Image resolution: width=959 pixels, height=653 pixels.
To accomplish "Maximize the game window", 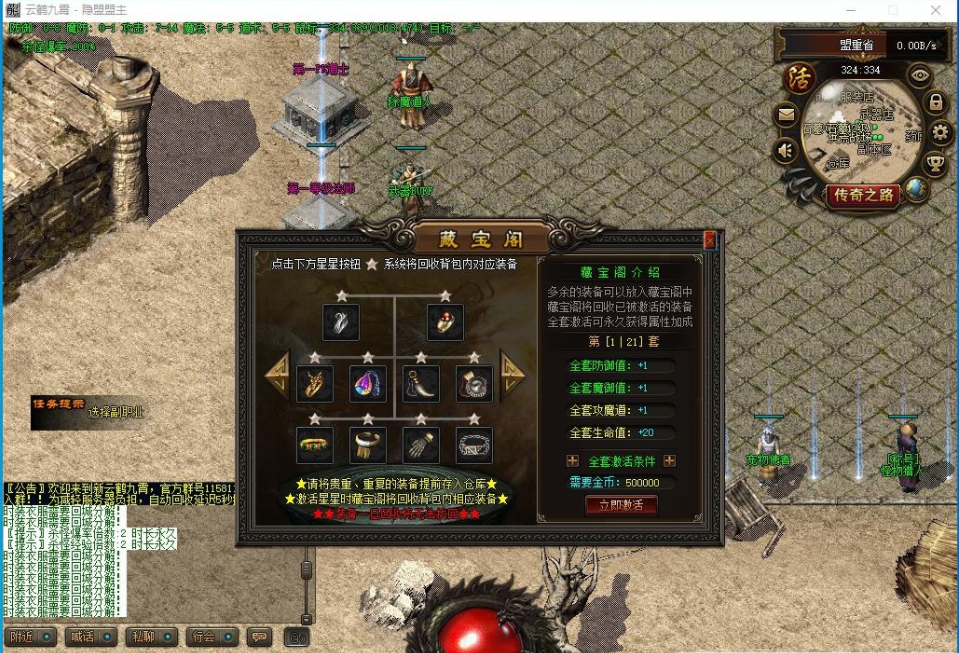I will click(x=893, y=10).
